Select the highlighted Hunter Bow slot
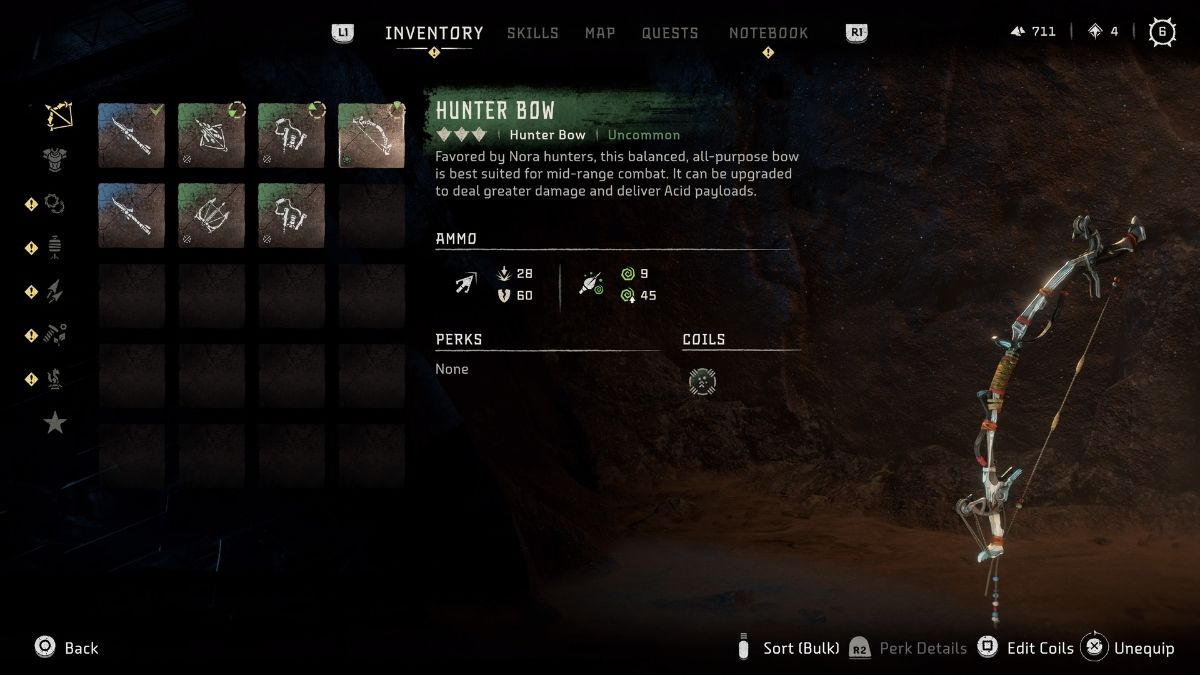This screenshot has height=675, width=1200. point(371,135)
